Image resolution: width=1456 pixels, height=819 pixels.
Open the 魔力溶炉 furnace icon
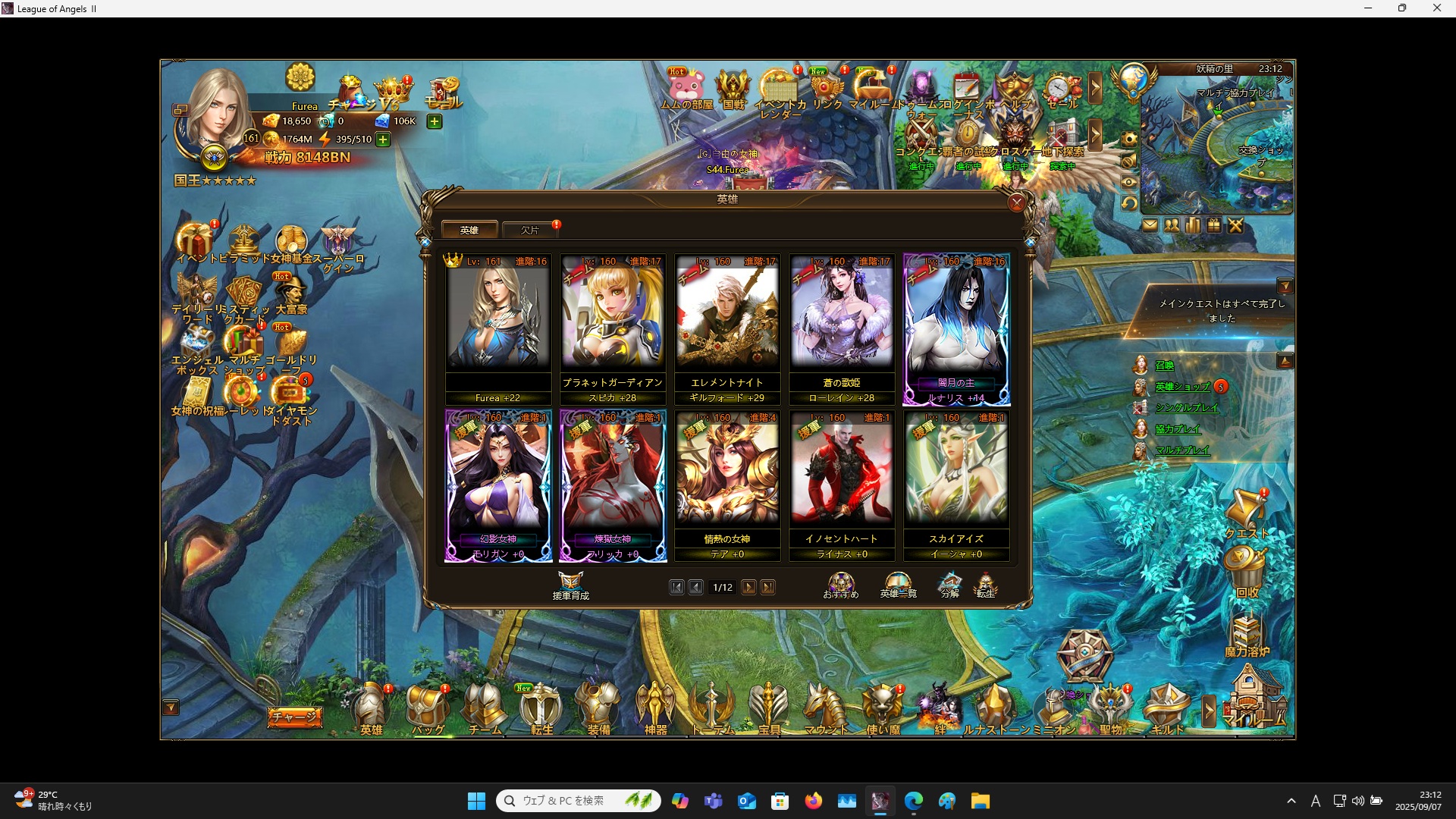pos(1247,635)
